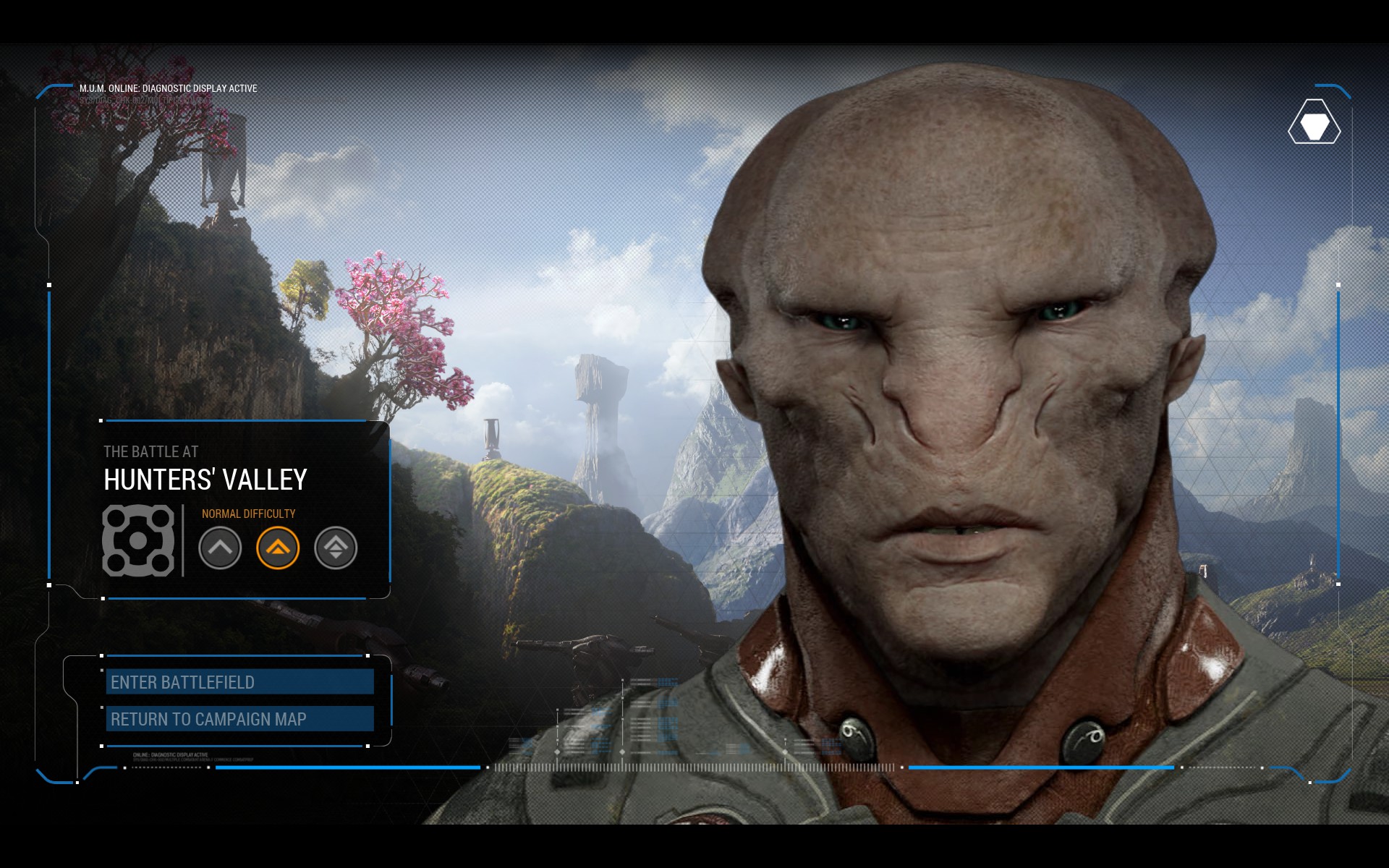Choose the single-chevron easy difficulty
This screenshot has width=1389, height=868.
tap(220, 548)
